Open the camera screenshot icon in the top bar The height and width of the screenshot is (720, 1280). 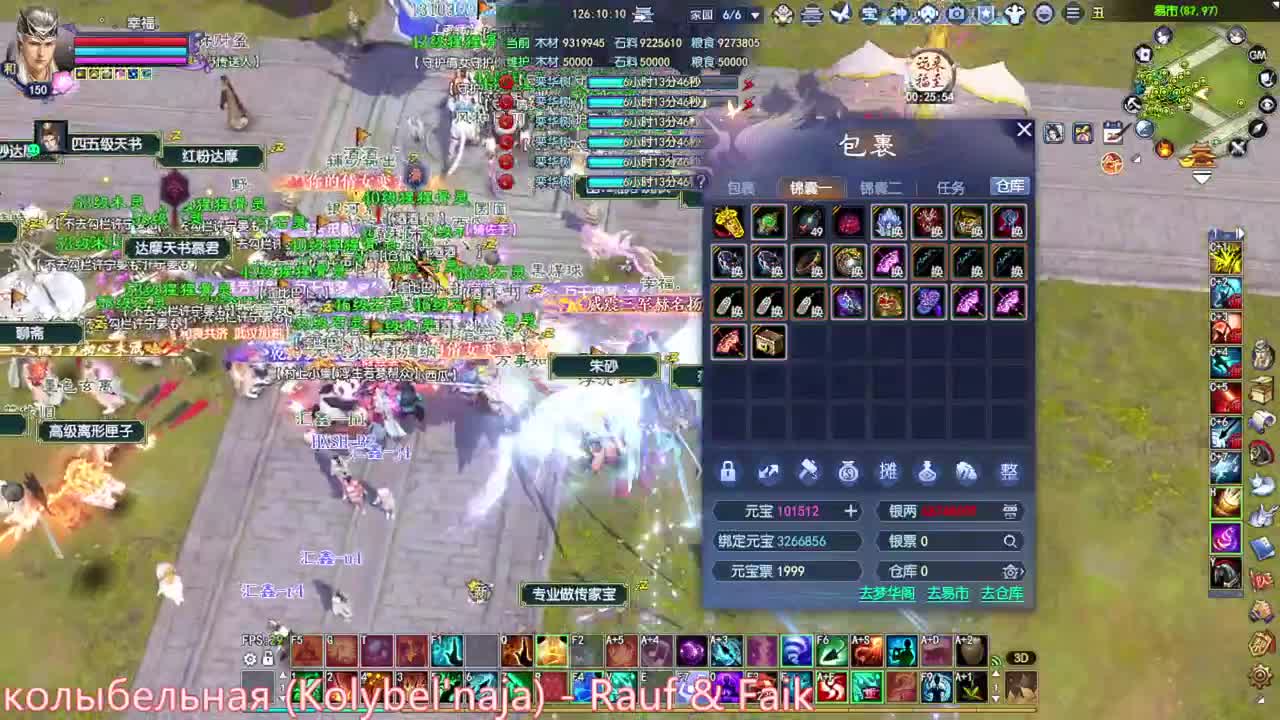point(956,12)
